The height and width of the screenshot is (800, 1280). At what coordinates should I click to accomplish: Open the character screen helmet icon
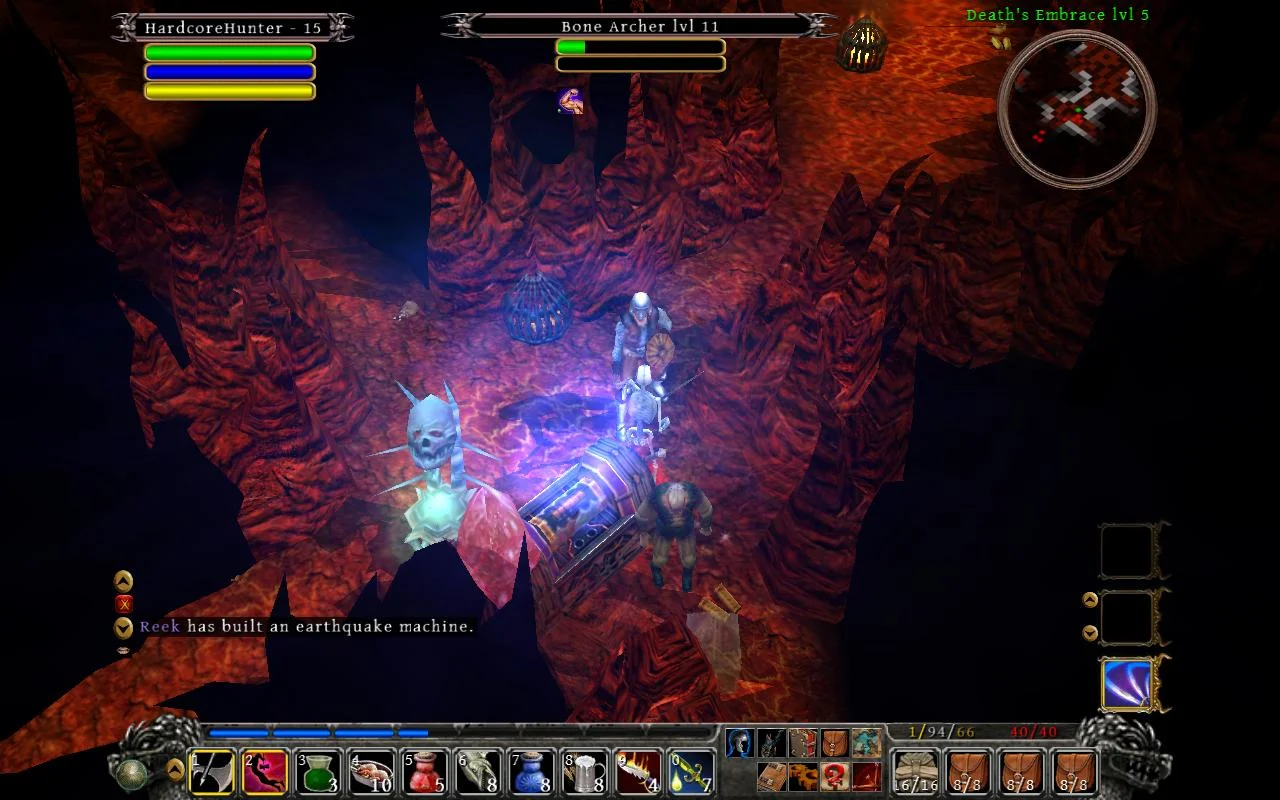coord(740,743)
